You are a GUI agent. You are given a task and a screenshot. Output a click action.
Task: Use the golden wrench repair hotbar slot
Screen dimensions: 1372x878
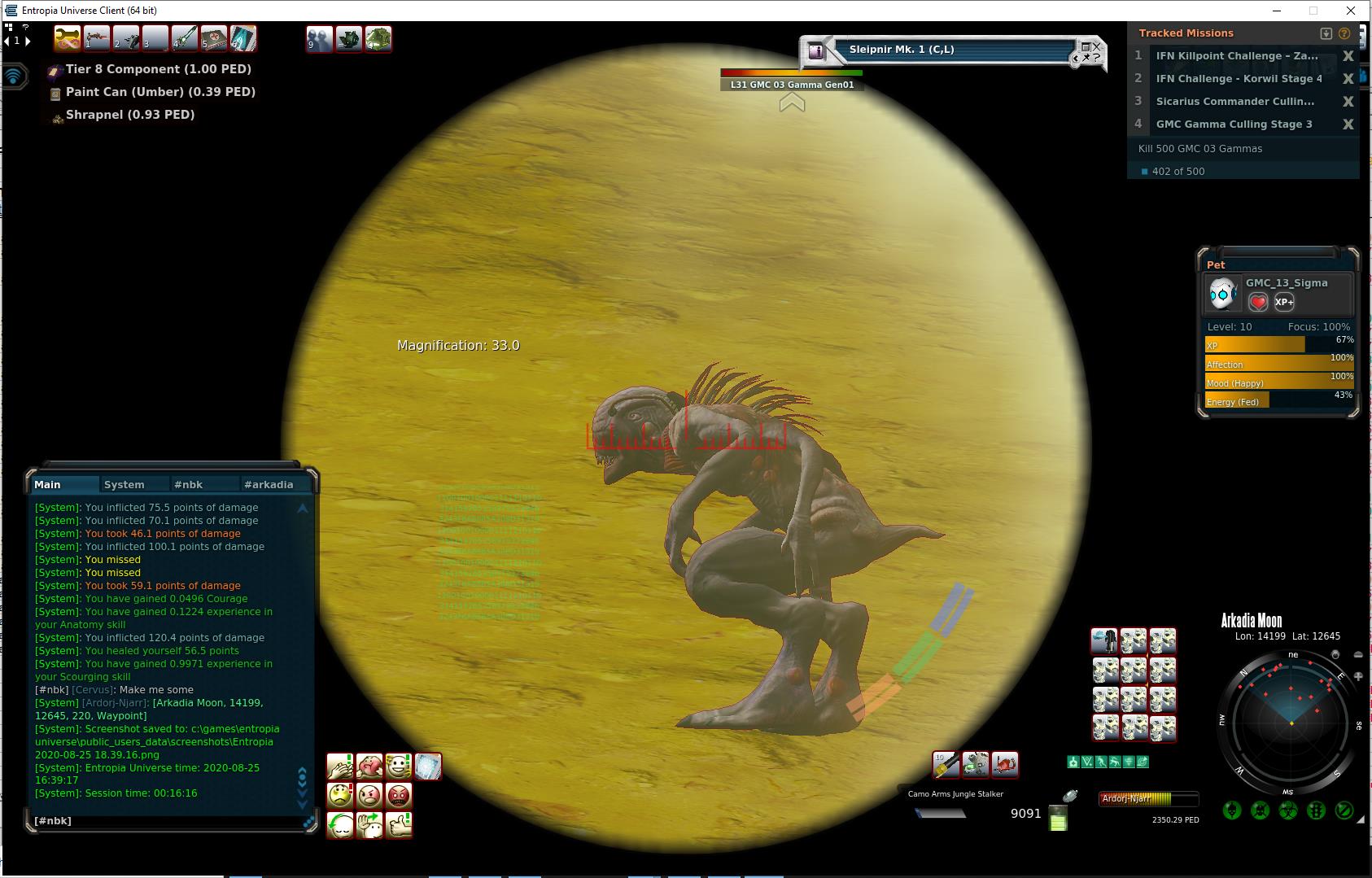click(x=67, y=38)
